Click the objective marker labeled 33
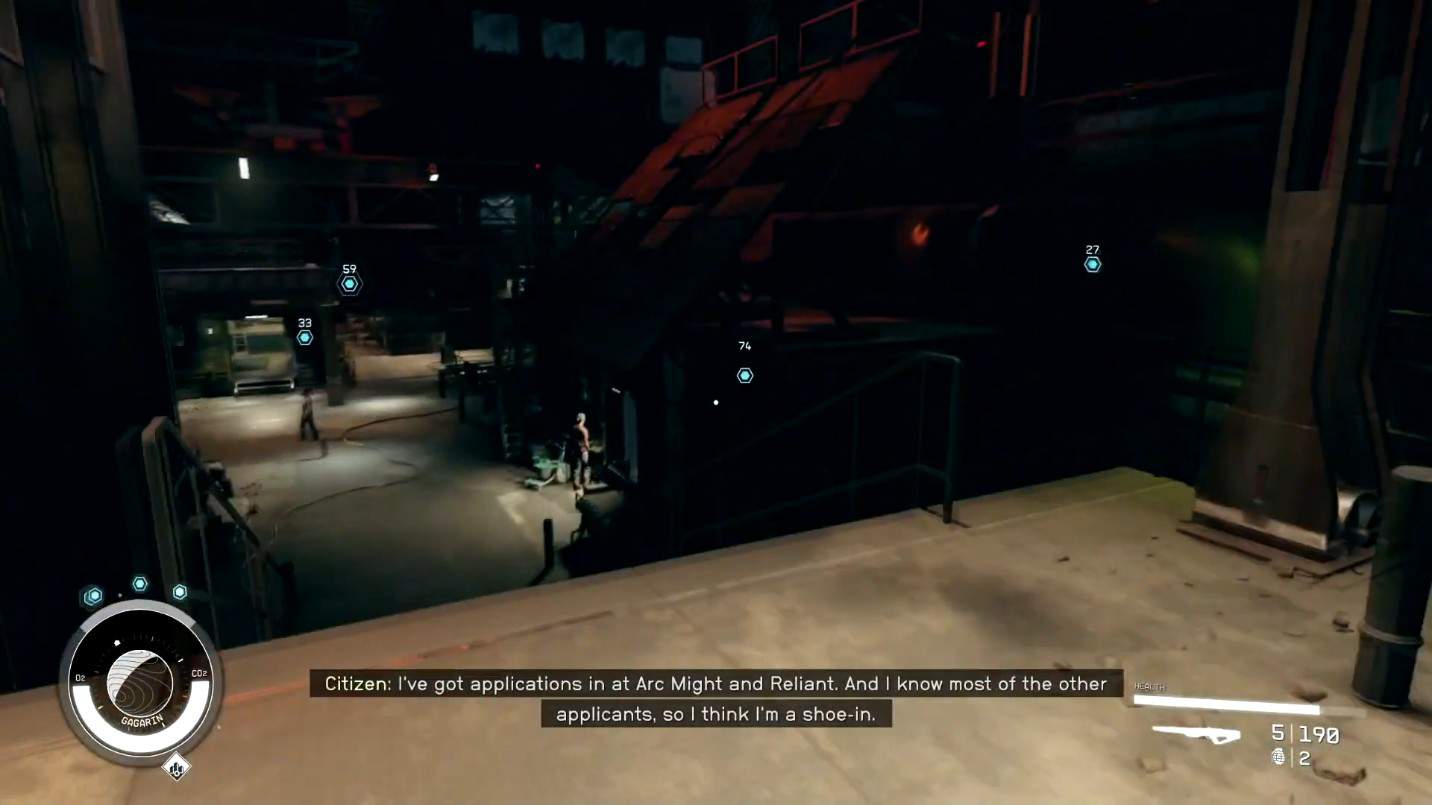 (305, 337)
